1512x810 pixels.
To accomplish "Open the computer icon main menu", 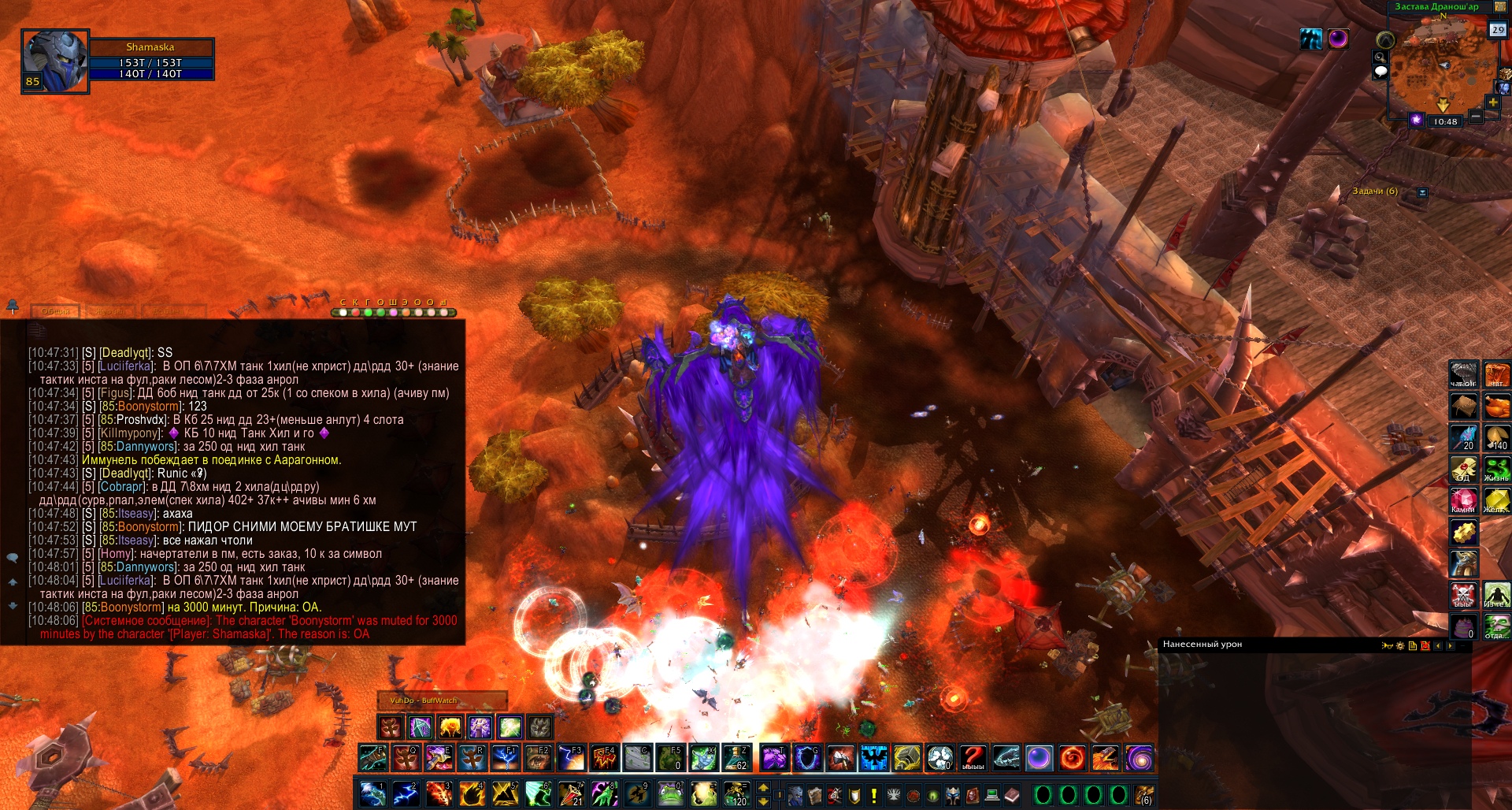I will pyautogui.click(x=992, y=795).
